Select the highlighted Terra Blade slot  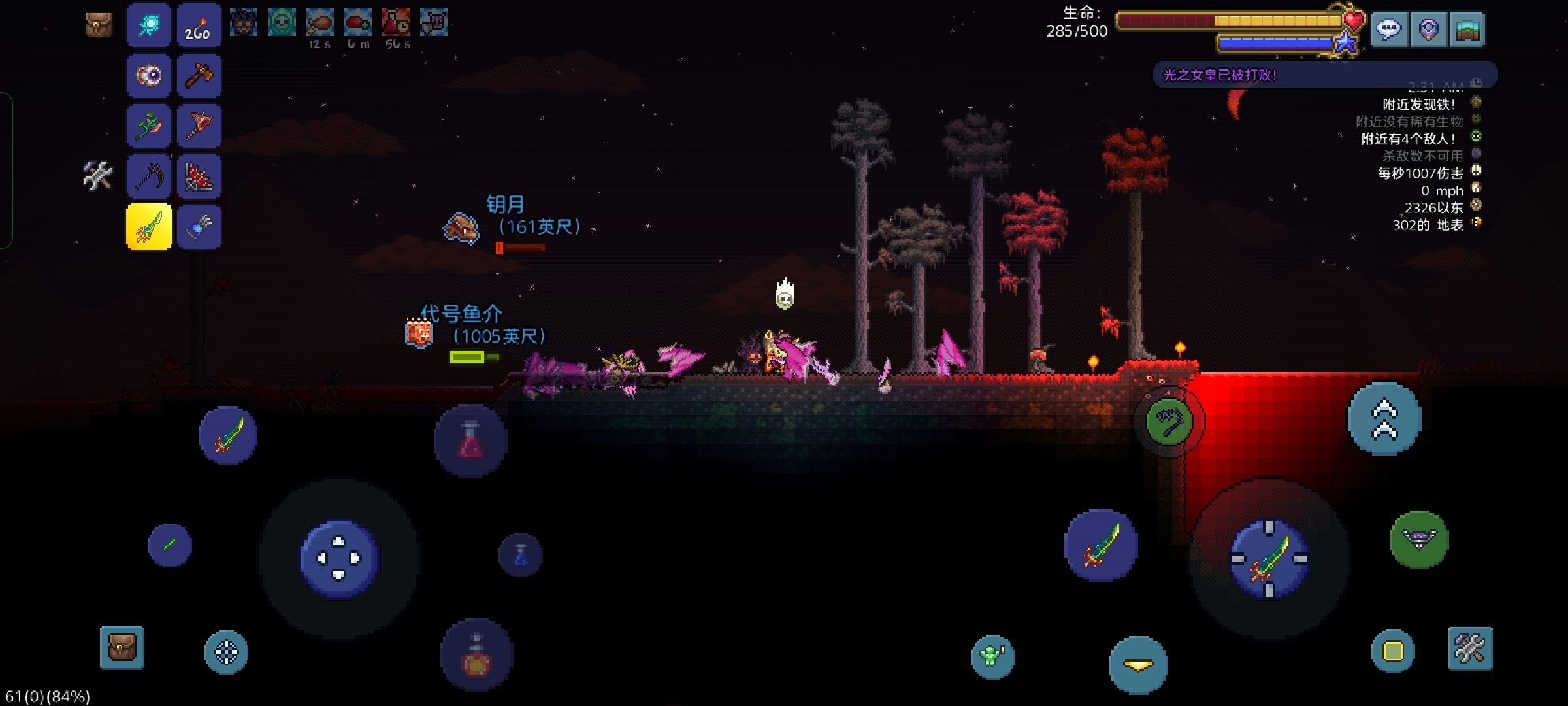coord(149,227)
